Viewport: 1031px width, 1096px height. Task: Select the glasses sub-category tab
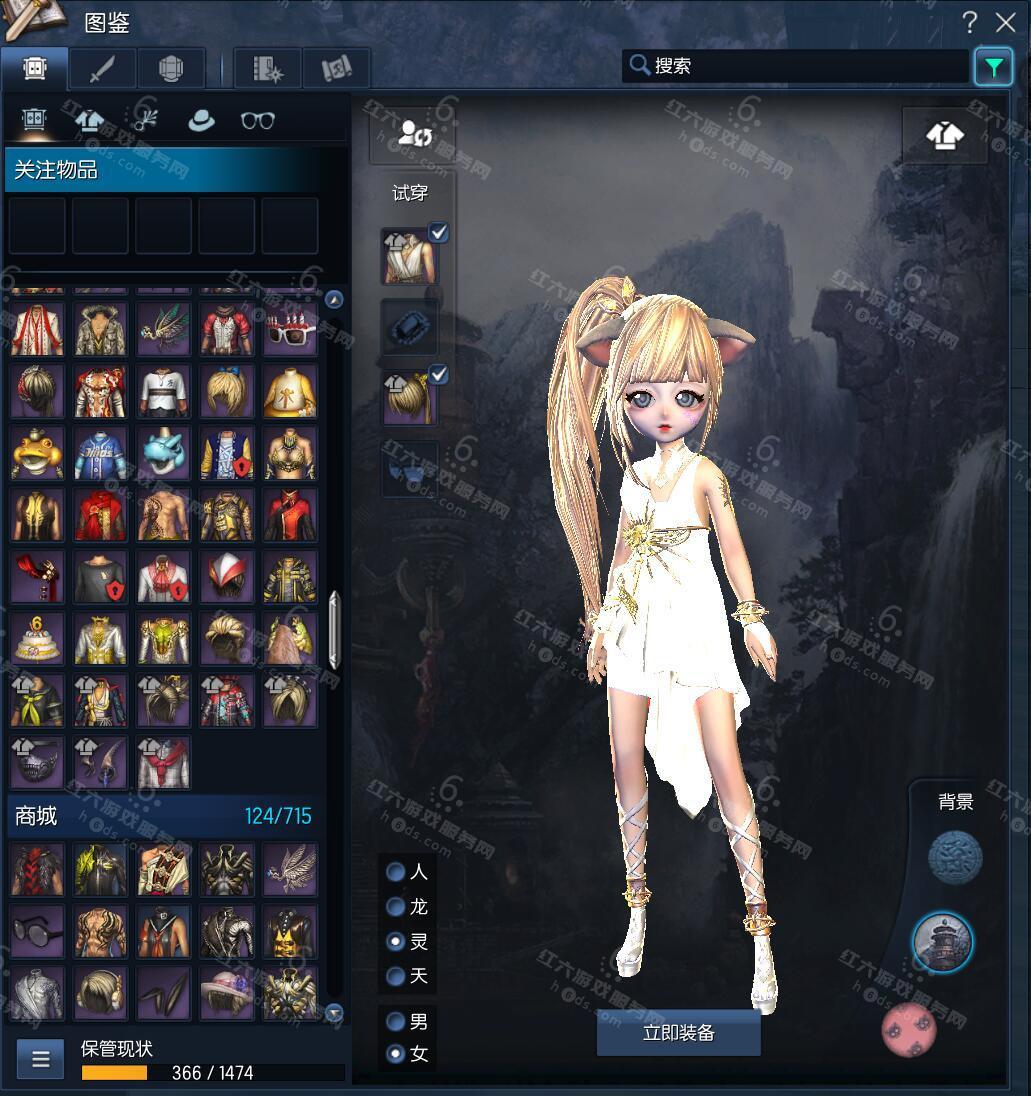(258, 120)
